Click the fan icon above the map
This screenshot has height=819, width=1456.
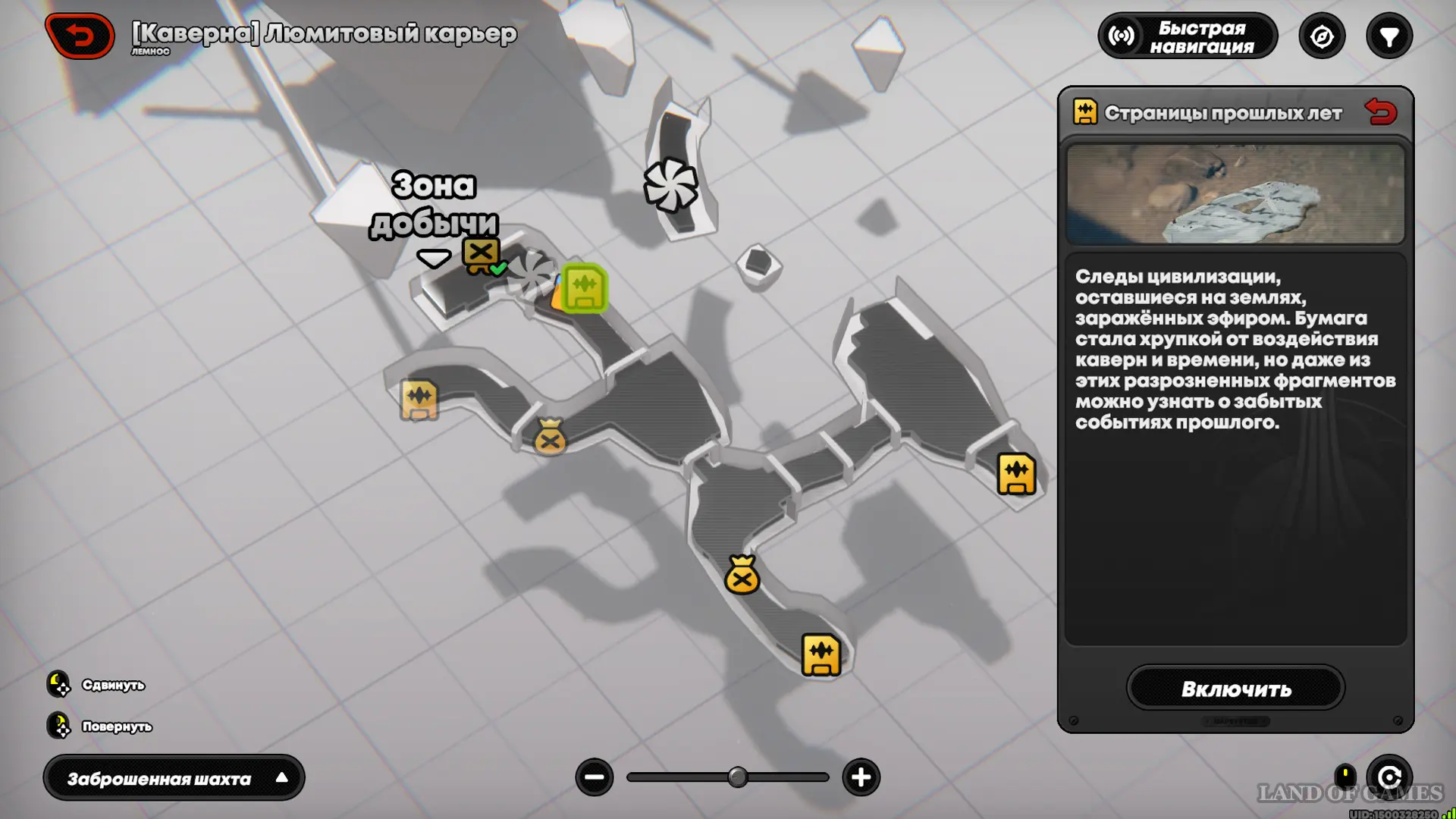click(670, 185)
